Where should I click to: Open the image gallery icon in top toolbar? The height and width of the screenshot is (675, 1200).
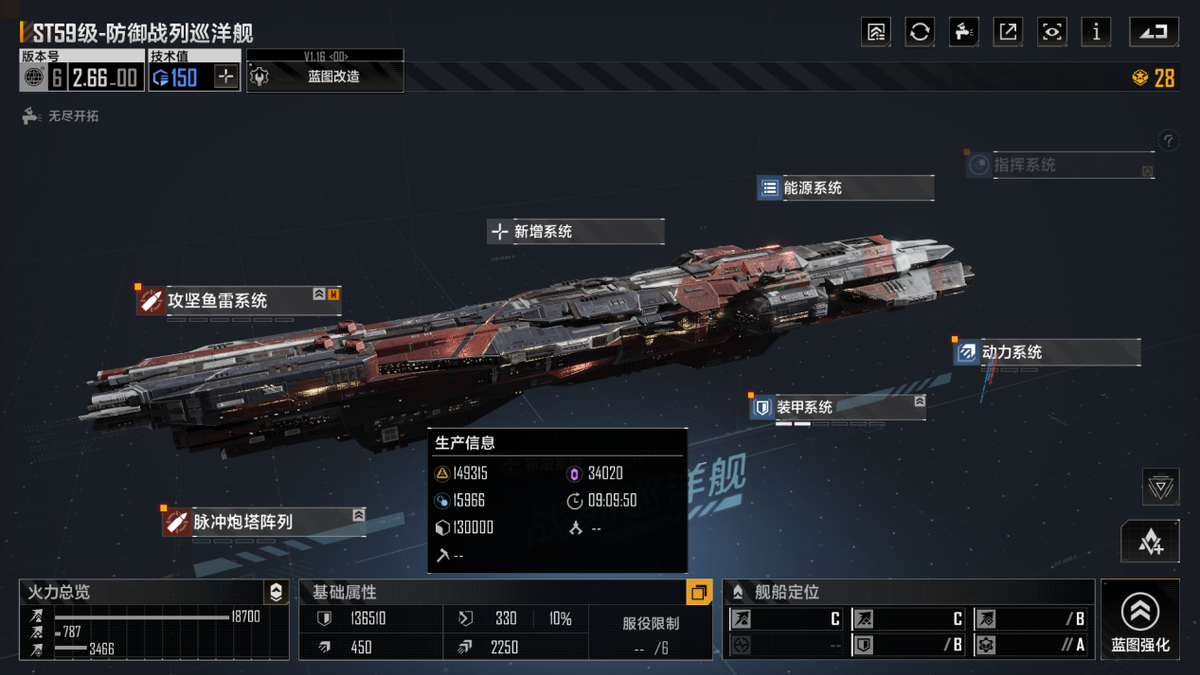click(x=876, y=32)
